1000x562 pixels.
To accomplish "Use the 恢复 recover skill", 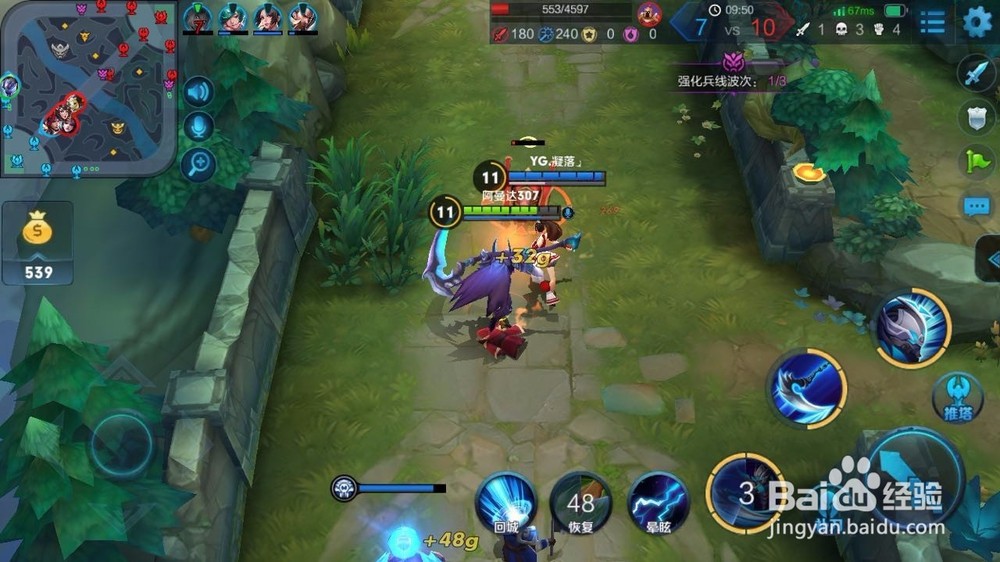I will (x=580, y=502).
